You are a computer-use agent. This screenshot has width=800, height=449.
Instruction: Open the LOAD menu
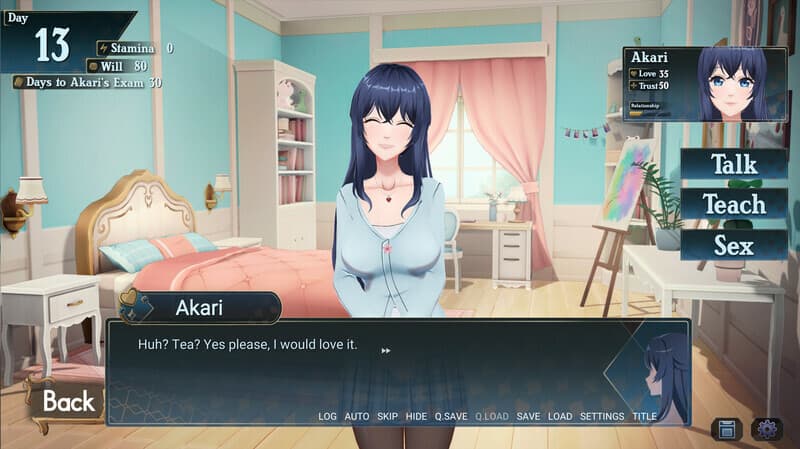(560, 416)
